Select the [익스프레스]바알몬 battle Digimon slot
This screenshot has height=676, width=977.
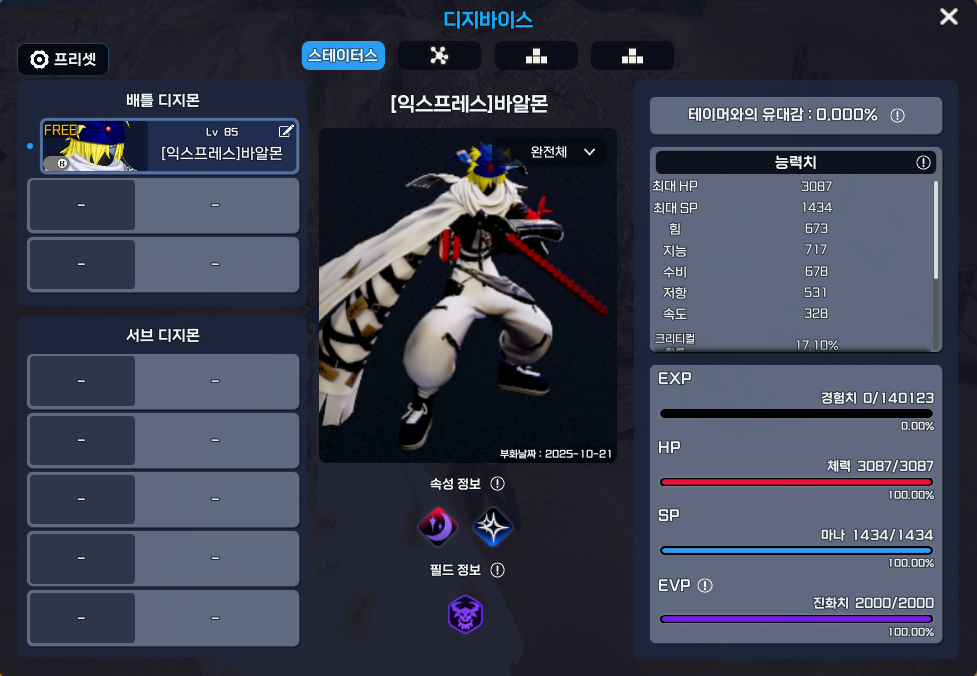169,146
